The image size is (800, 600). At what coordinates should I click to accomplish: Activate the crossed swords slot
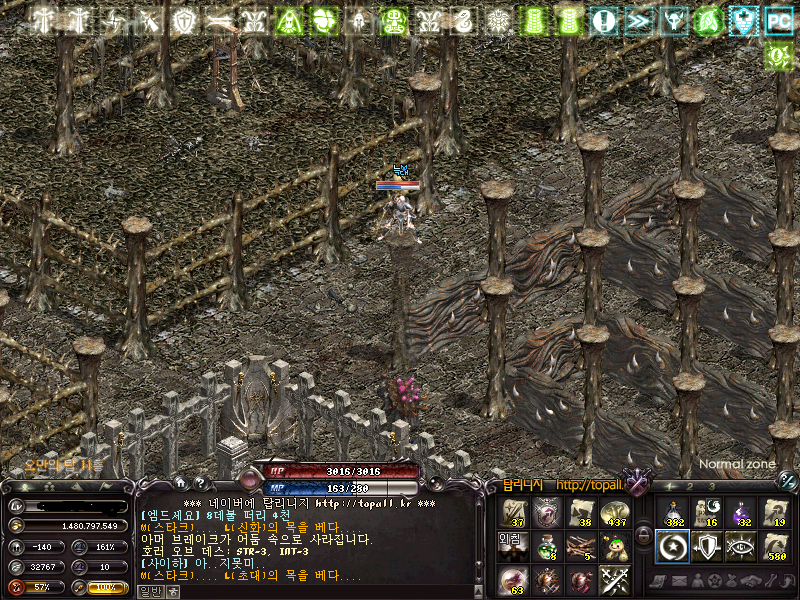coord(614,579)
